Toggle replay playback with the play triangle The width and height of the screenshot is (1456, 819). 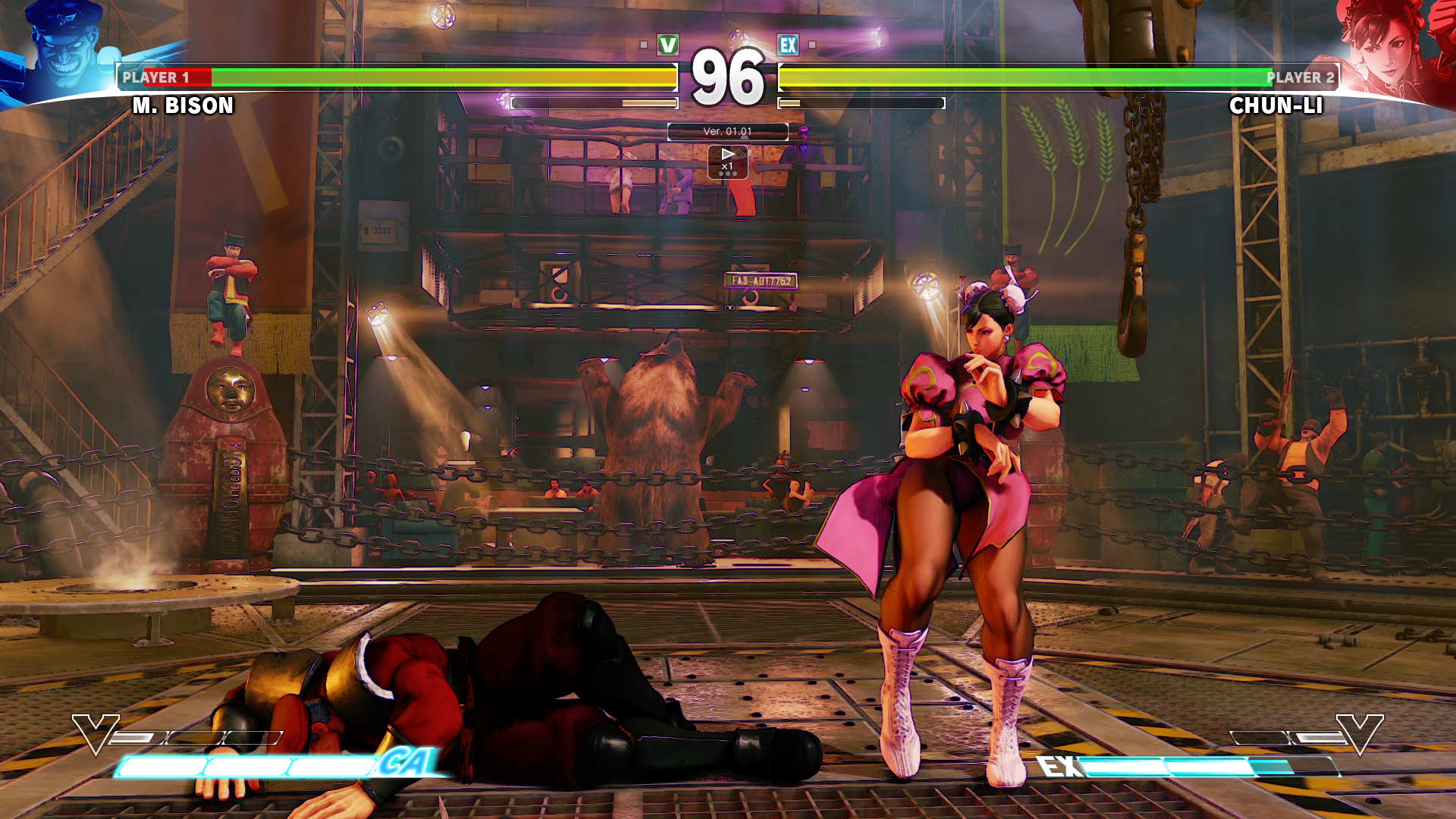coord(727,154)
